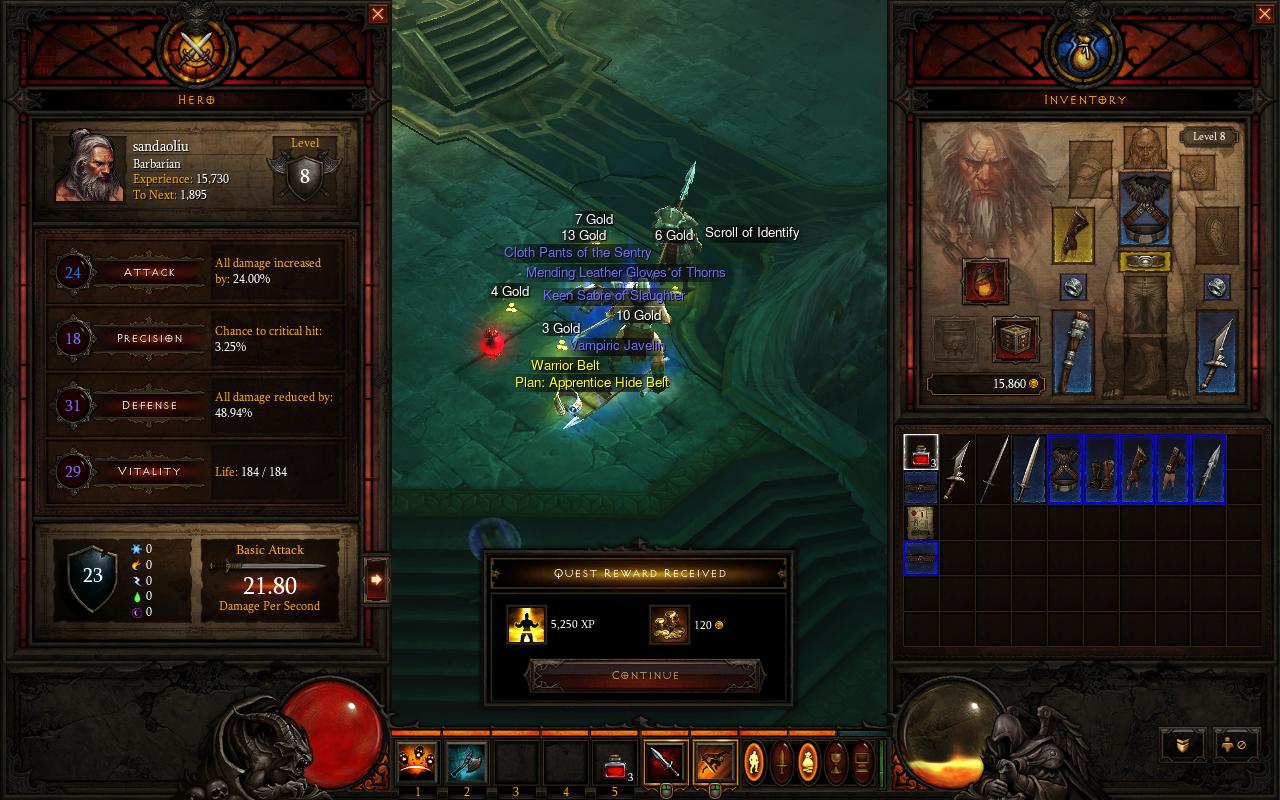Select the equipped chest armor slot
The height and width of the screenshot is (800, 1280).
[x=1145, y=210]
